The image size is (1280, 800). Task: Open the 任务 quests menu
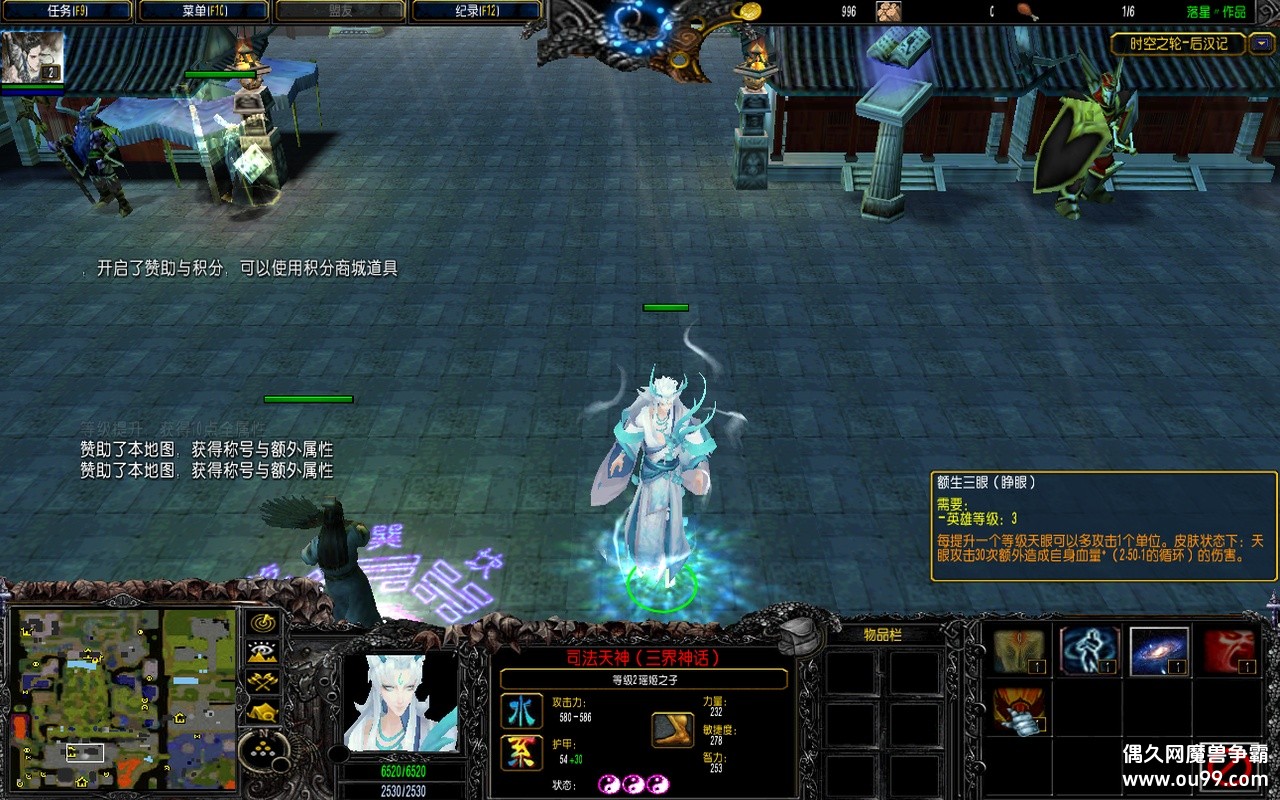68,11
